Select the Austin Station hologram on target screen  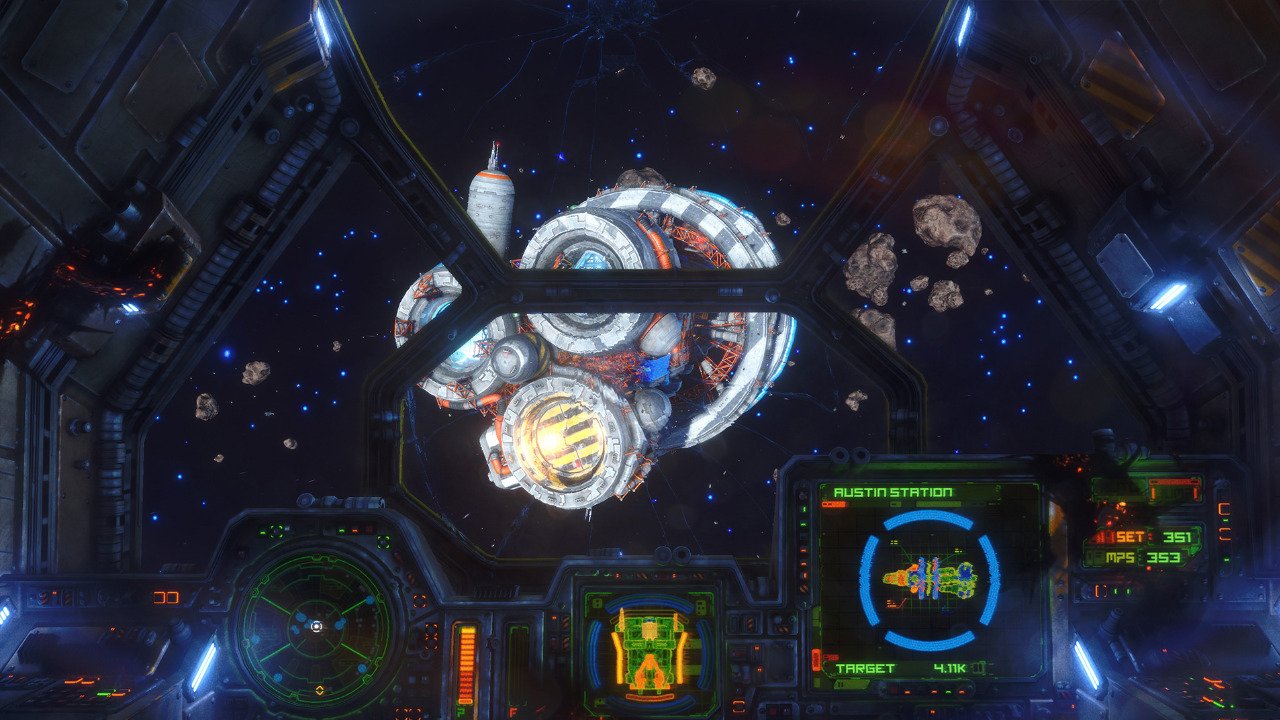(932, 579)
